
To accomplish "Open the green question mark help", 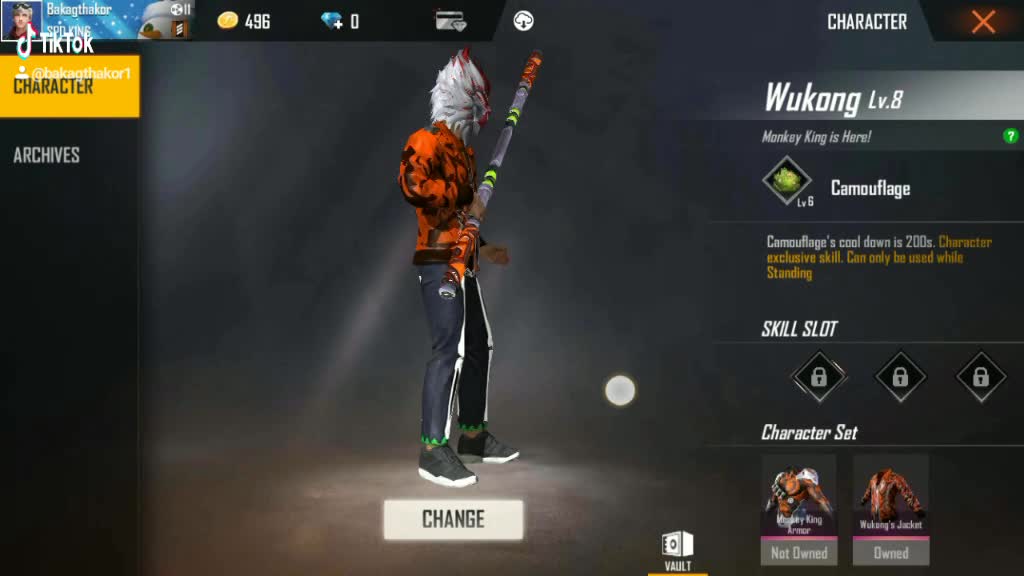I will pos(1011,136).
